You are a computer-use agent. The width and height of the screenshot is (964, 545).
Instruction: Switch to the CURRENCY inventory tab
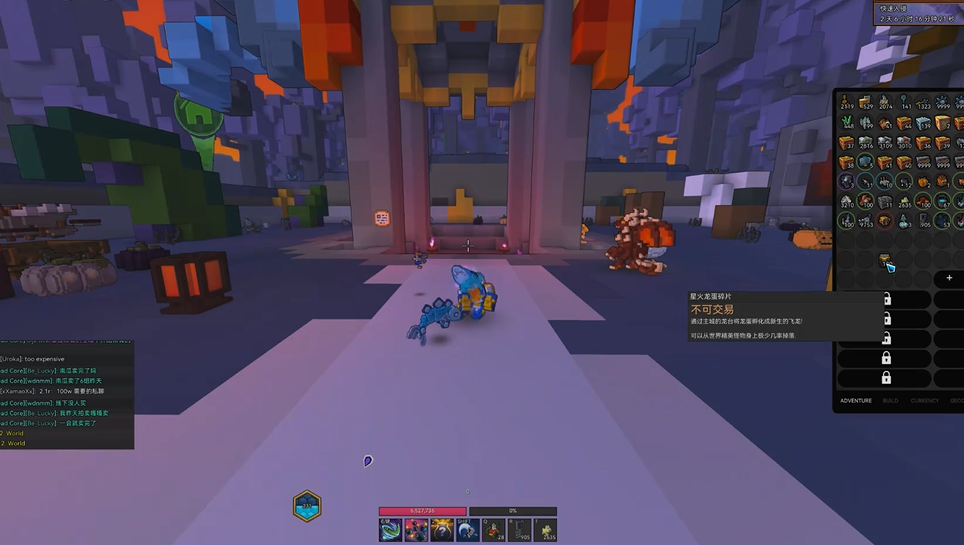point(925,400)
